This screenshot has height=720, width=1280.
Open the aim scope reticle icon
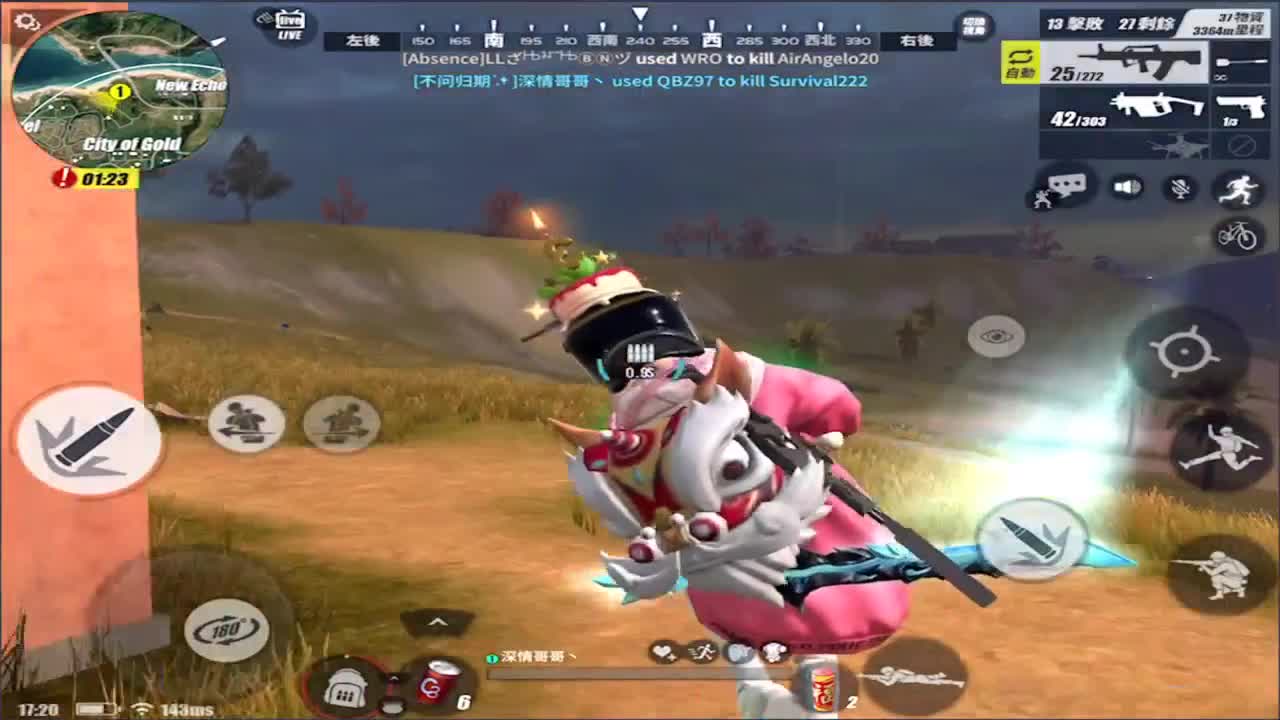pos(1182,350)
